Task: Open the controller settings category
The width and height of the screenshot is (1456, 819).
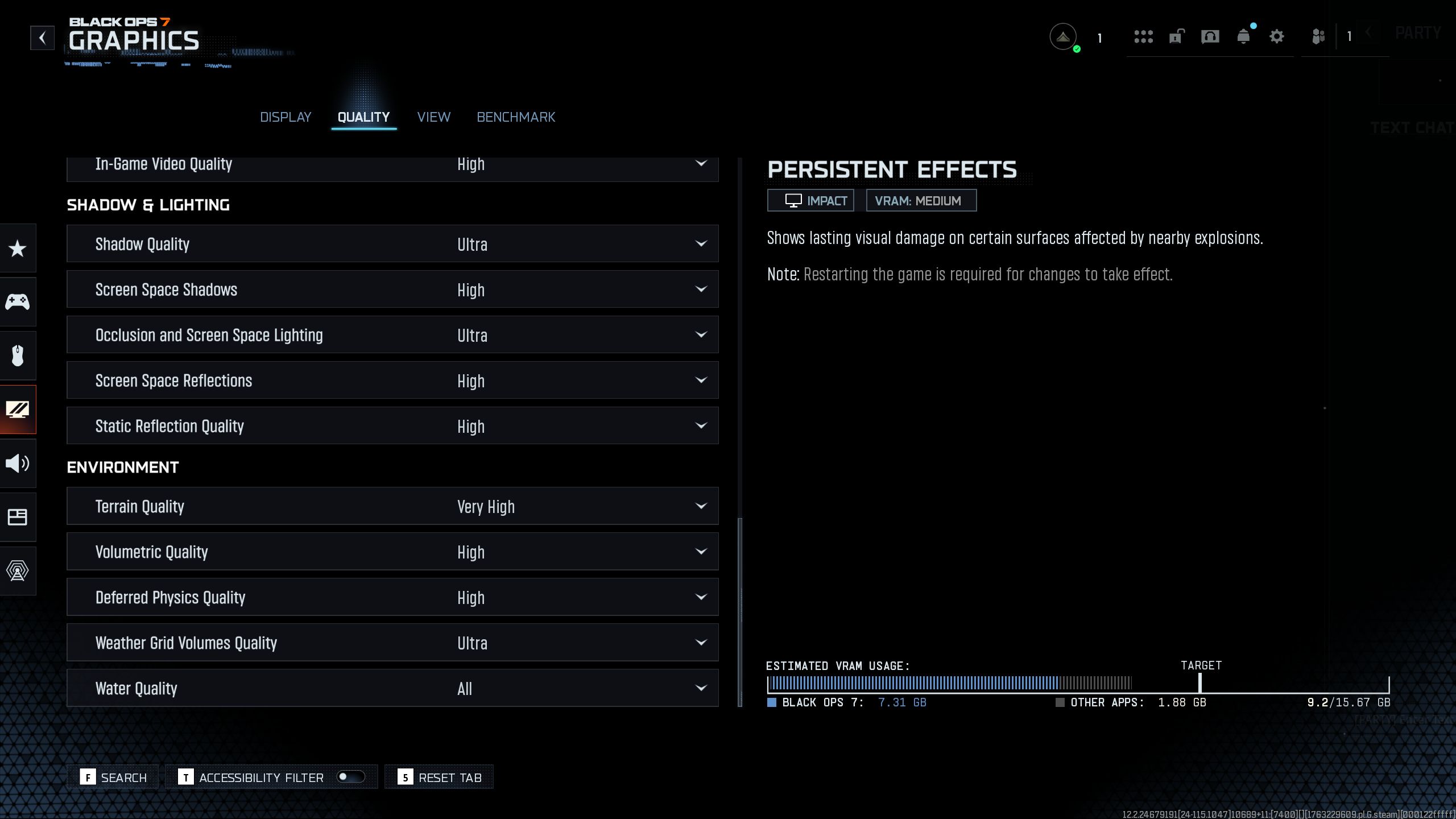Action: pyautogui.click(x=18, y=301)
